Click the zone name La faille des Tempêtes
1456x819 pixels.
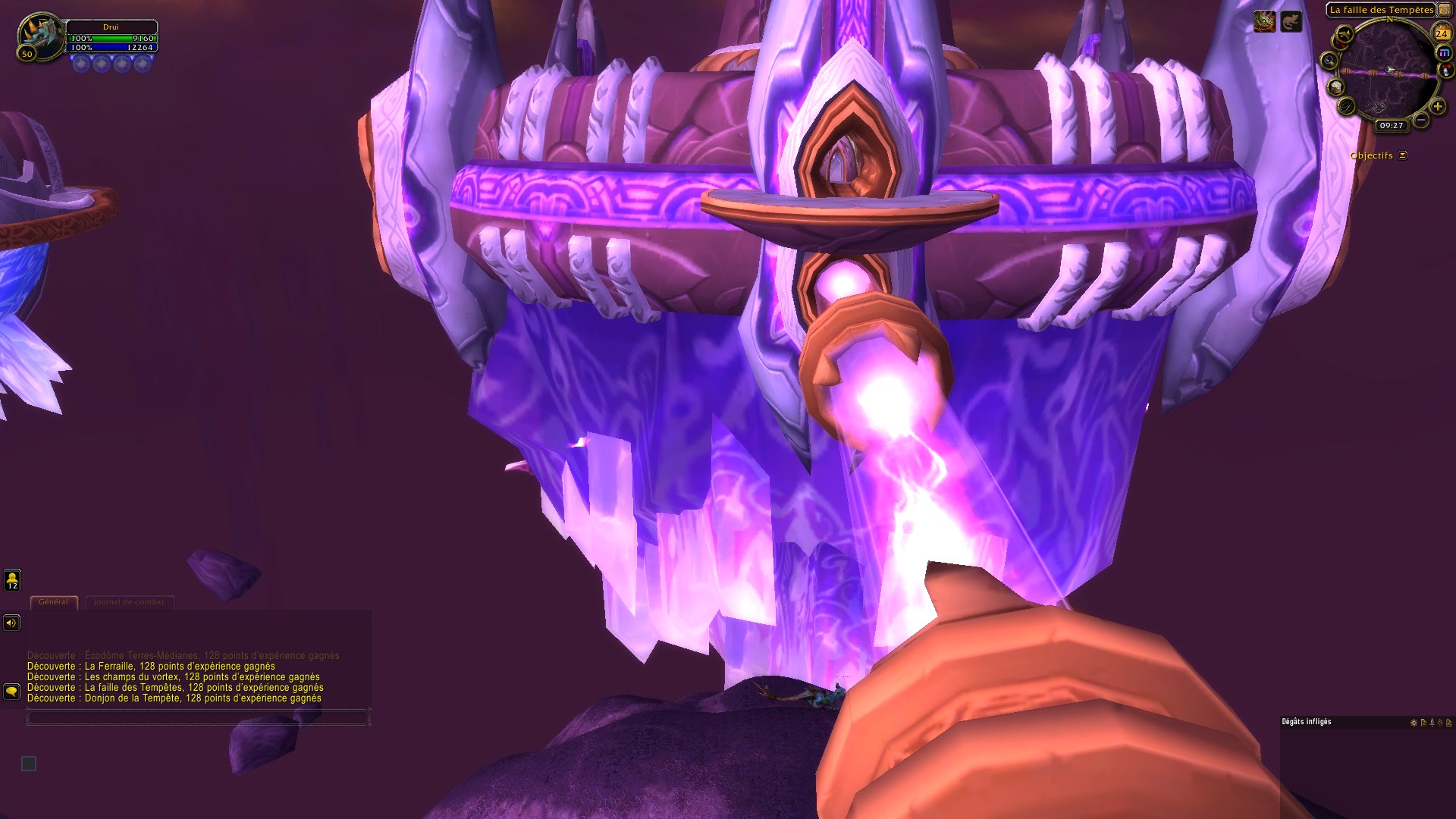tap(1382, 9)
